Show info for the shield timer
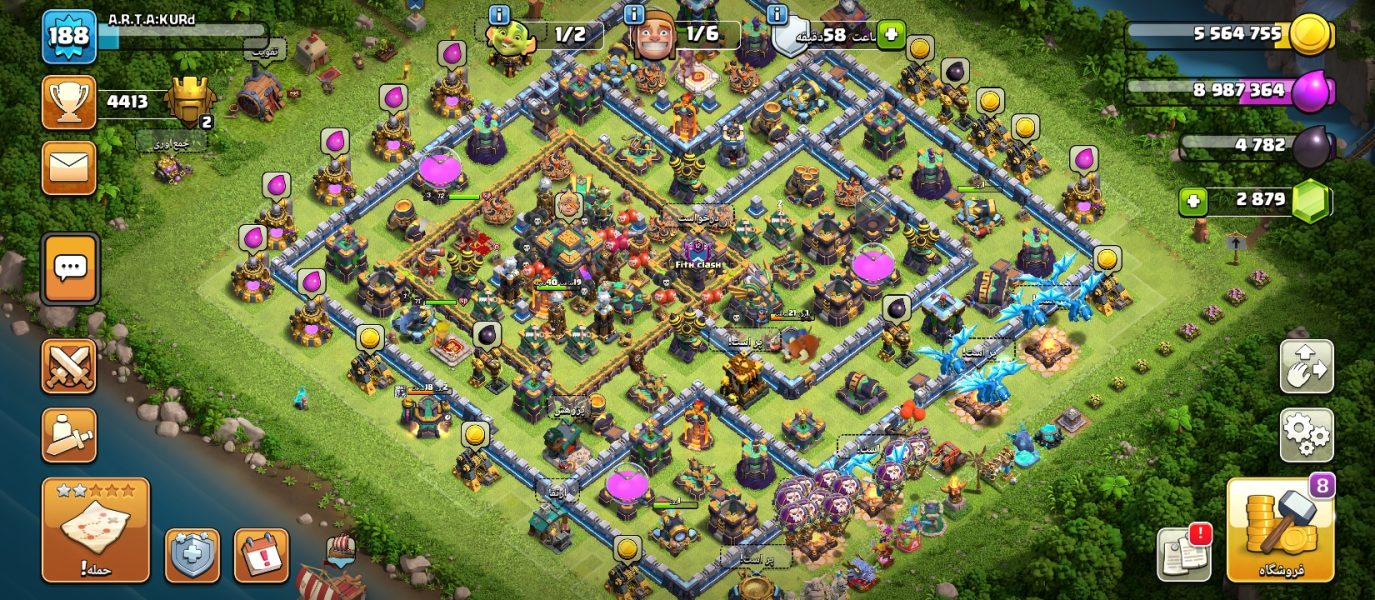 (778, 14)
